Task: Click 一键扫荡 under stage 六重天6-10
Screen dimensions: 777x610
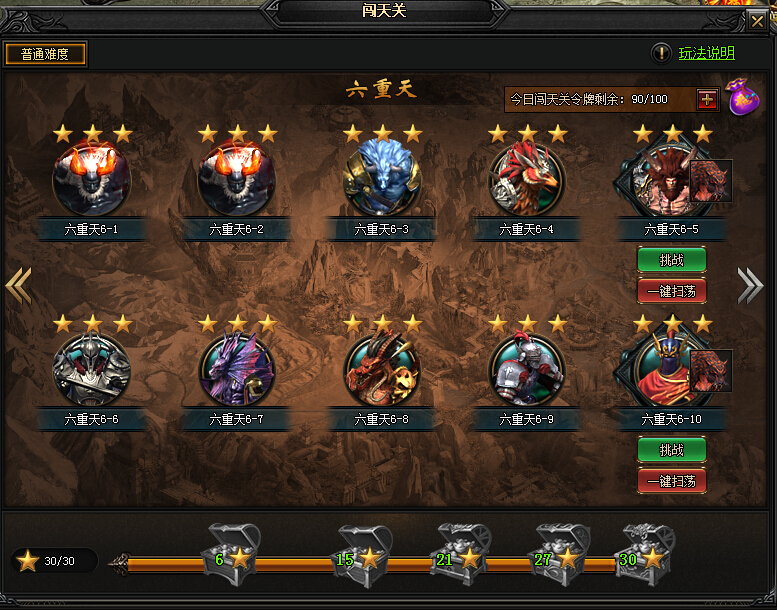Action: (672, 480)
